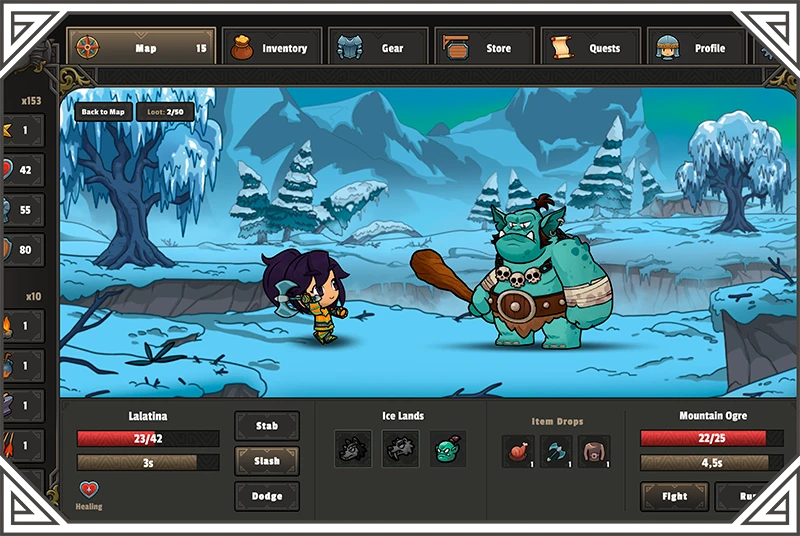Screen dimensions: 800x536
Task: Click the Fight button
Action: pos(675,496)
